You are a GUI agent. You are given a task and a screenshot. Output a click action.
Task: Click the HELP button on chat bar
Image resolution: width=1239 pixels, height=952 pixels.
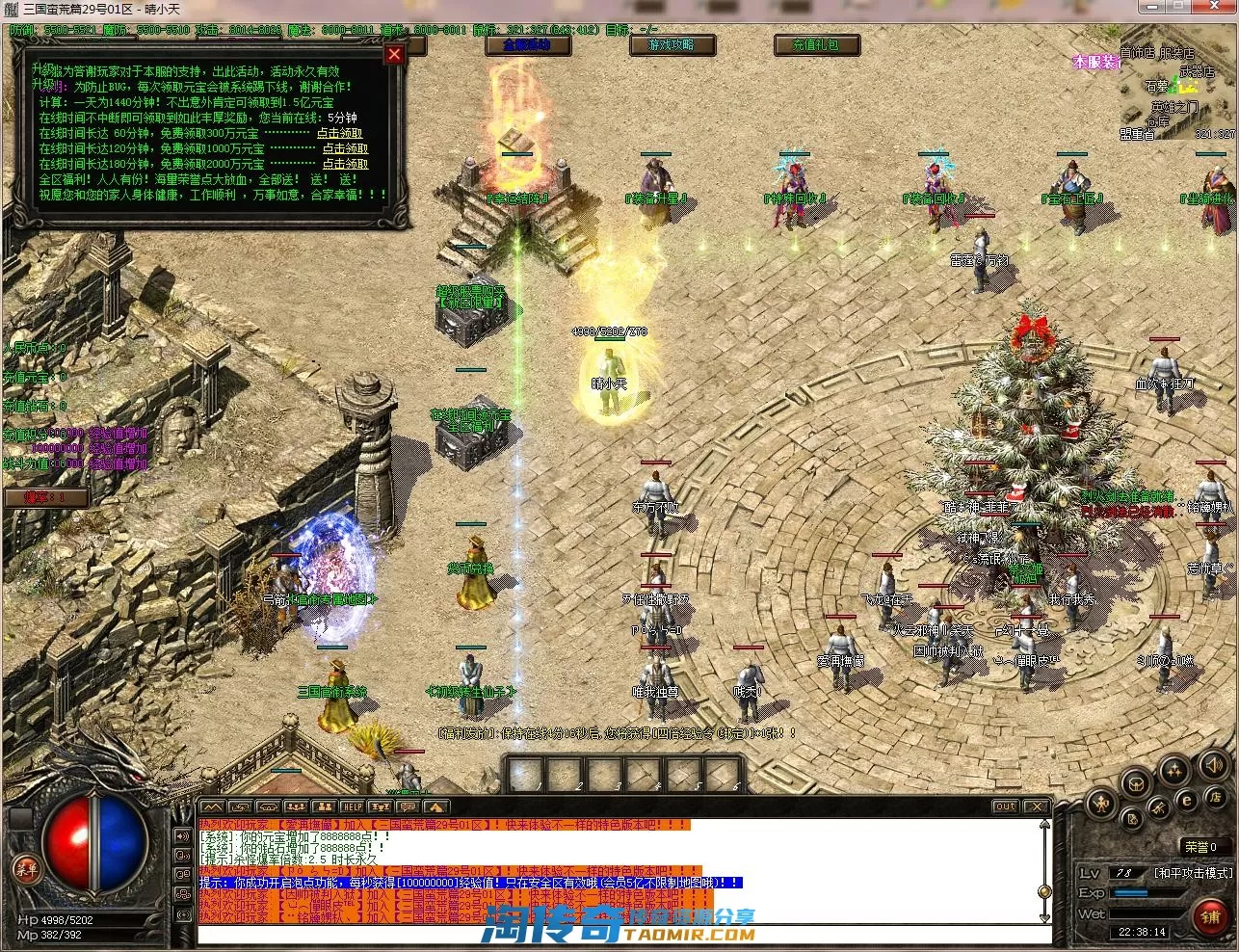pyautogui.click(x=353, y=807)
